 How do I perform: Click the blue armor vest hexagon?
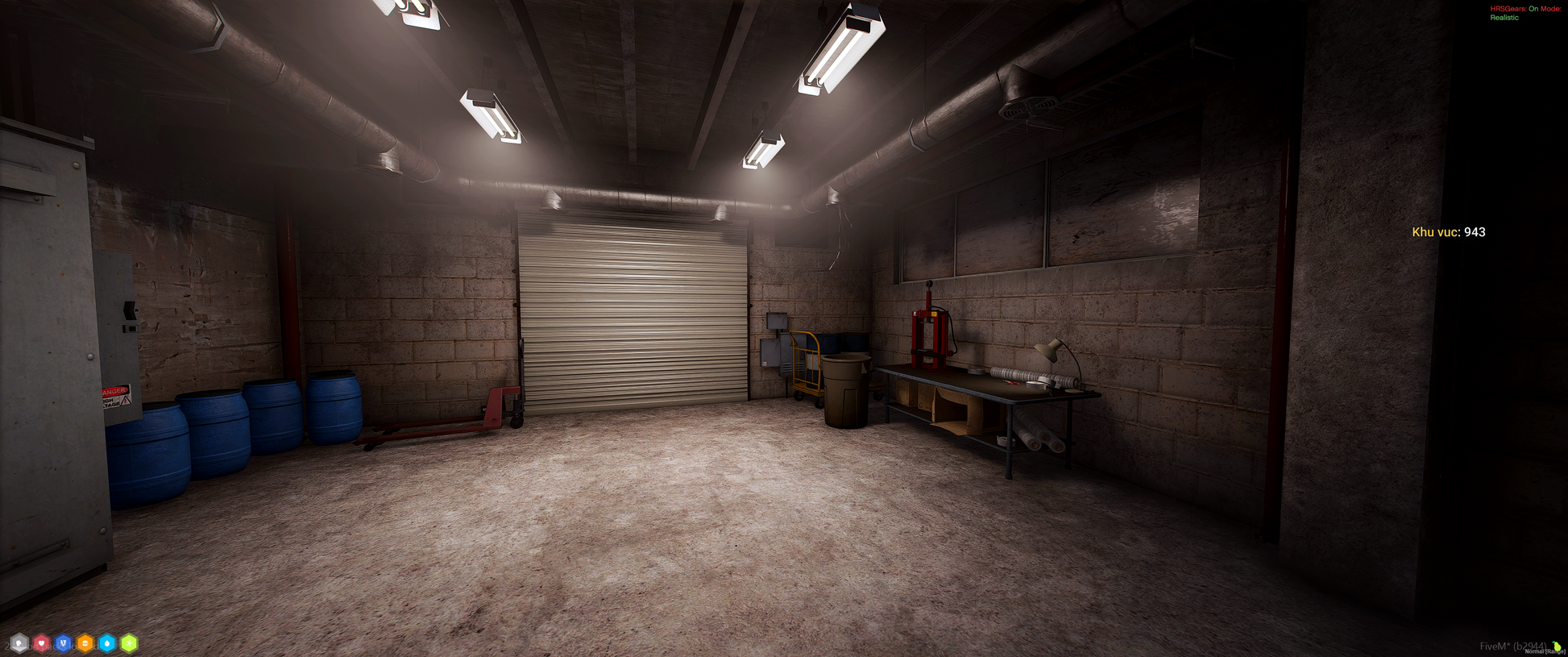63,643
